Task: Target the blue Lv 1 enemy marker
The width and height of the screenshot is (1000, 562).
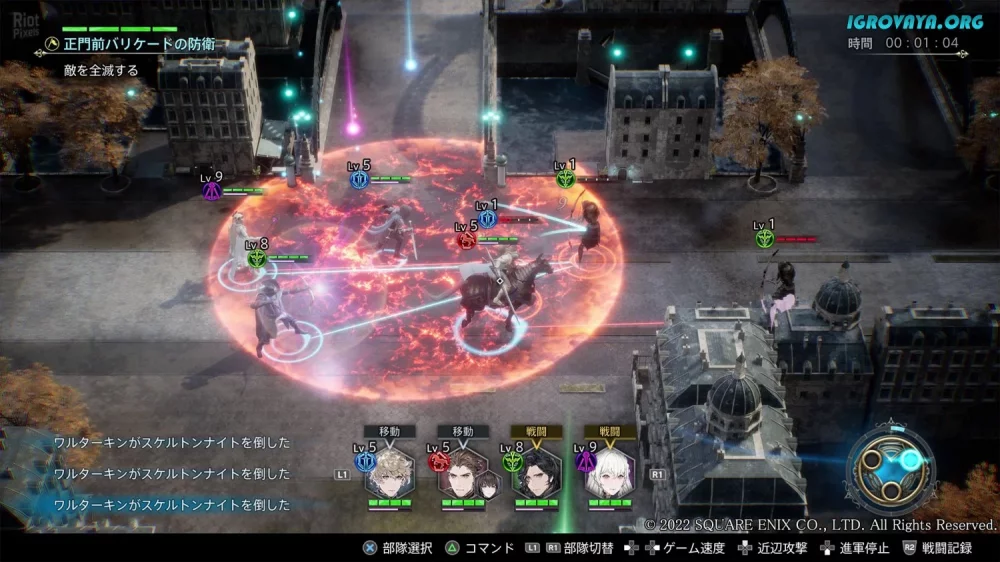Action: [487, 218]
